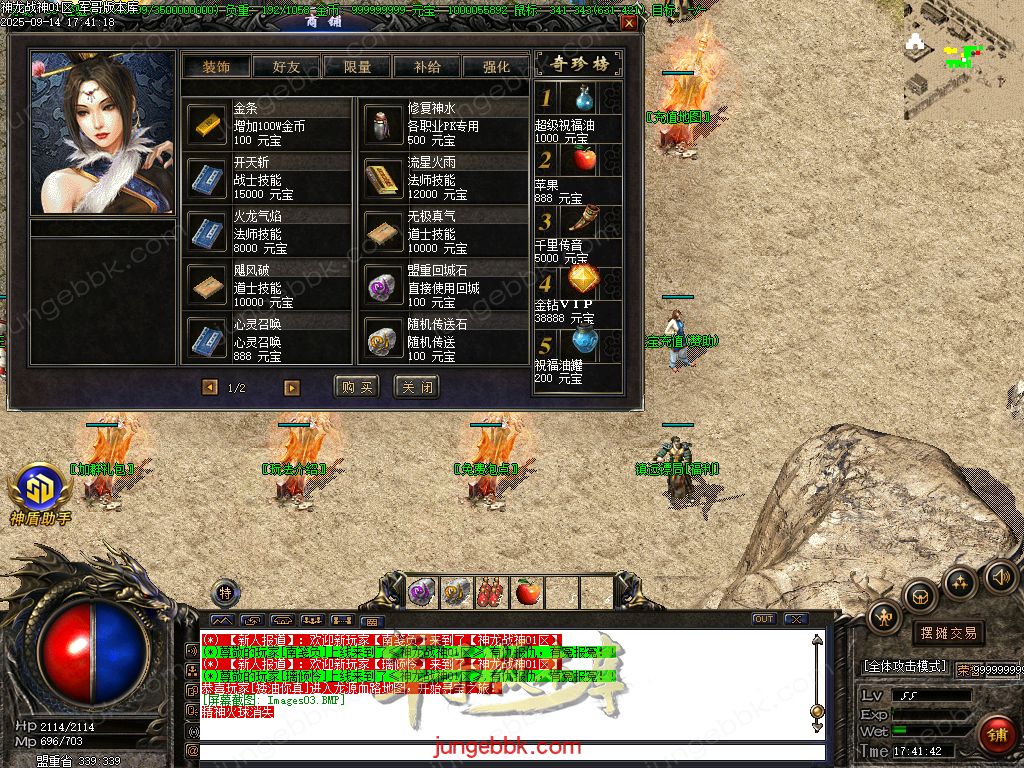This screenshot has width=1024, height=768.
Task: Select the 流星火雨 mage skill book
Action: coord(382,179)
